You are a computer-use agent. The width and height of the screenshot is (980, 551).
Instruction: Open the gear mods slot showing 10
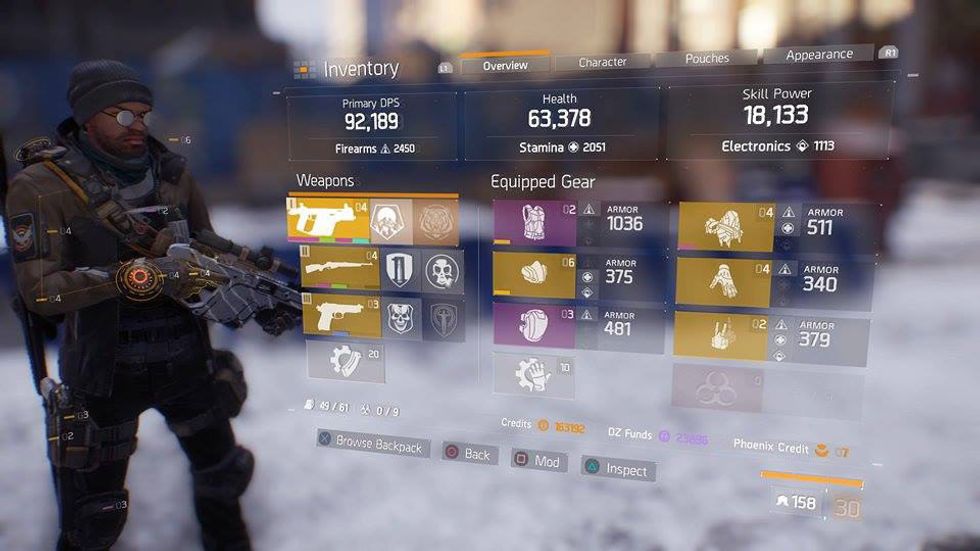(533, 376)
